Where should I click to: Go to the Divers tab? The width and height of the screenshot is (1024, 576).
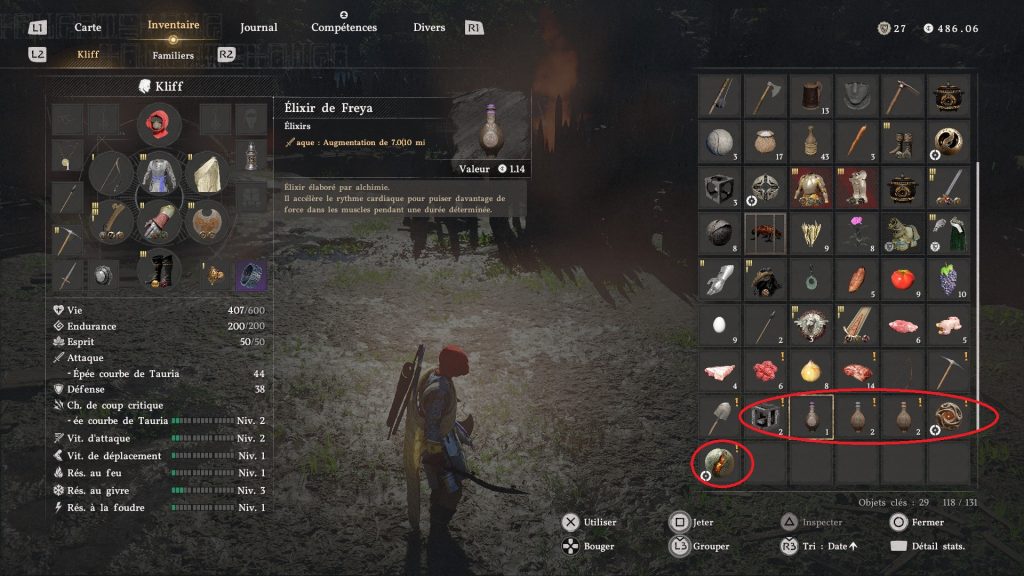click(429, 27)
